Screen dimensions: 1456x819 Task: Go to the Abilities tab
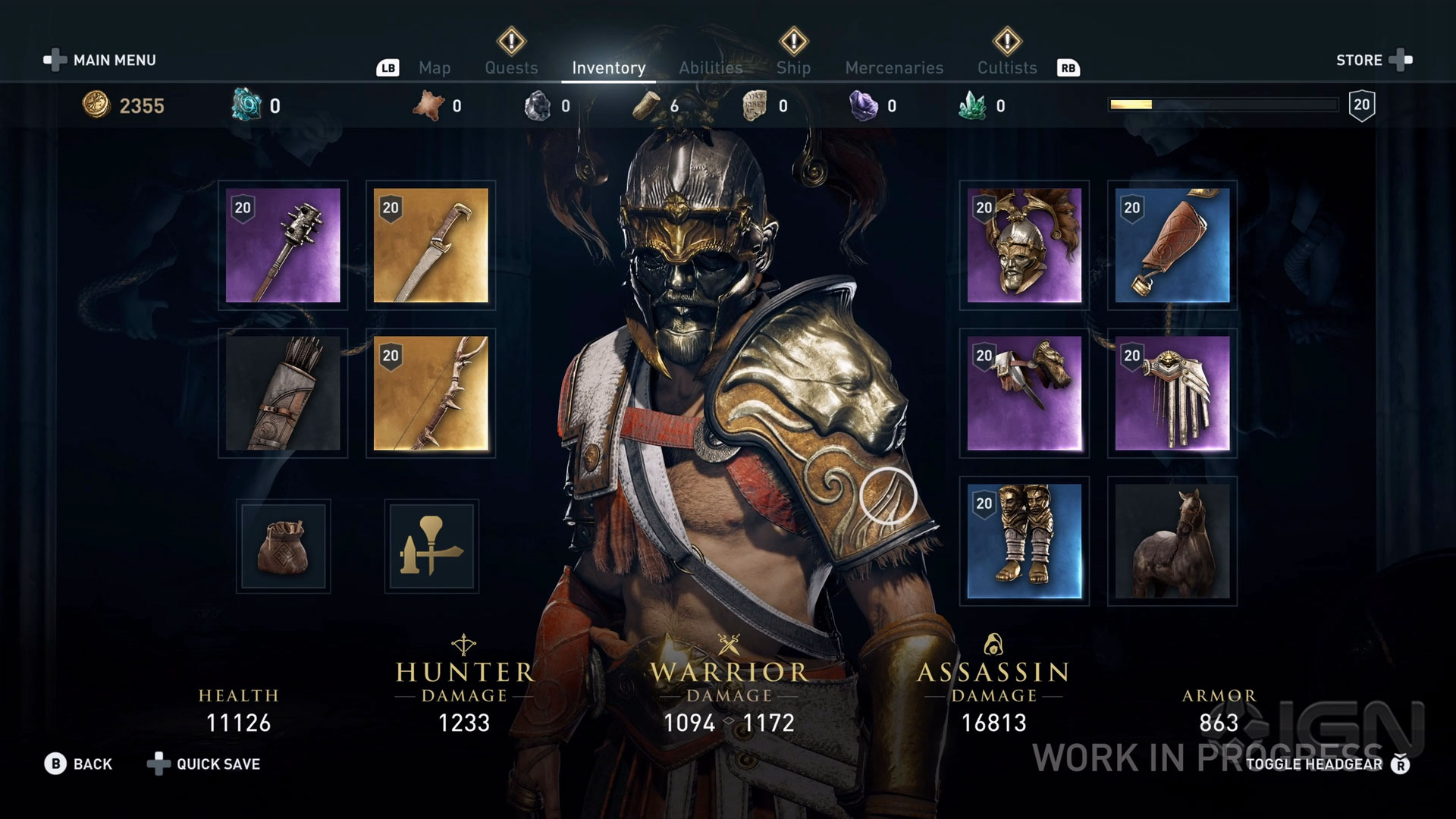[x=711, y=67]
